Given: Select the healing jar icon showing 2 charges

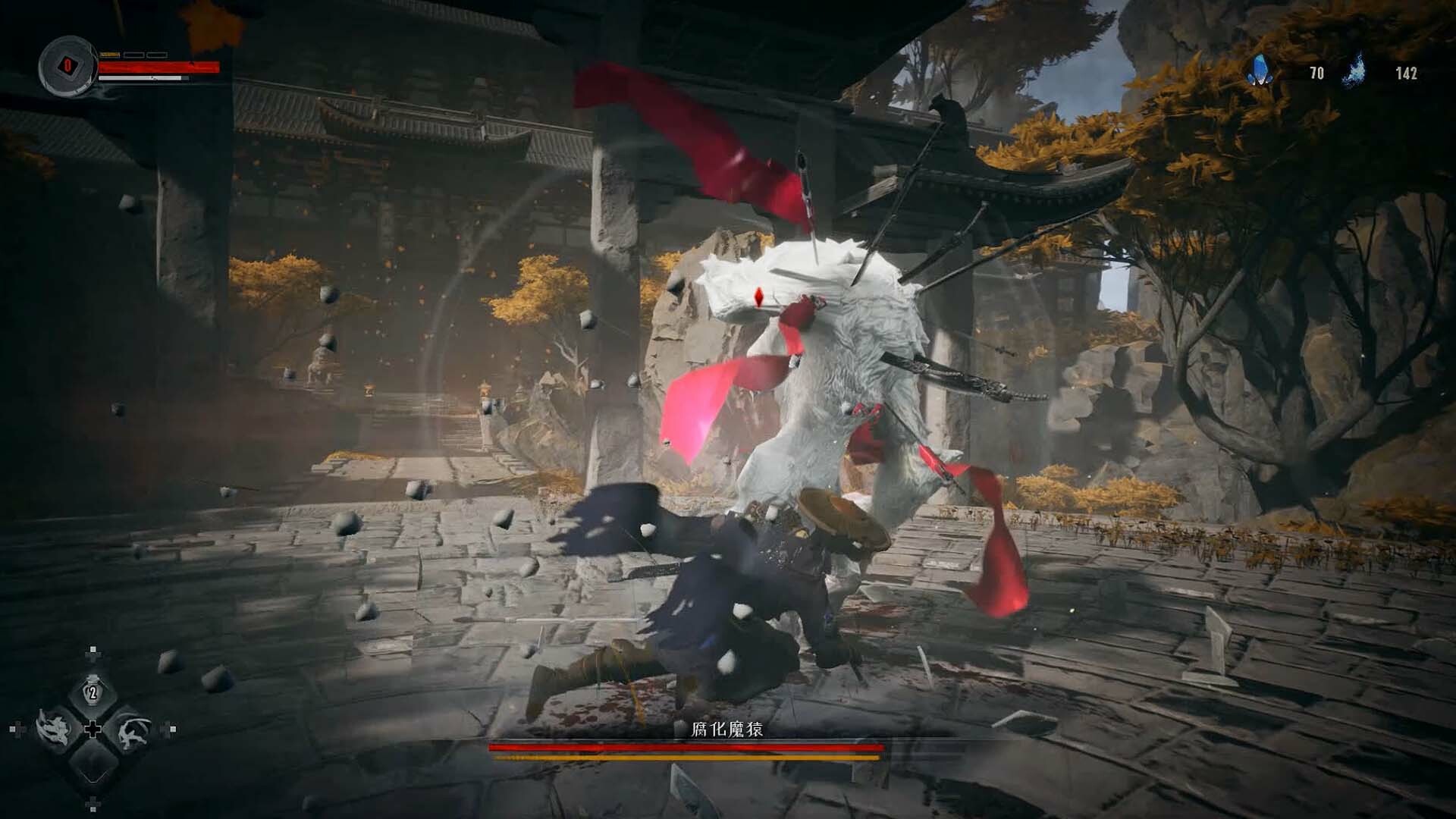Looking at the screenshot, I should point(93,692).
